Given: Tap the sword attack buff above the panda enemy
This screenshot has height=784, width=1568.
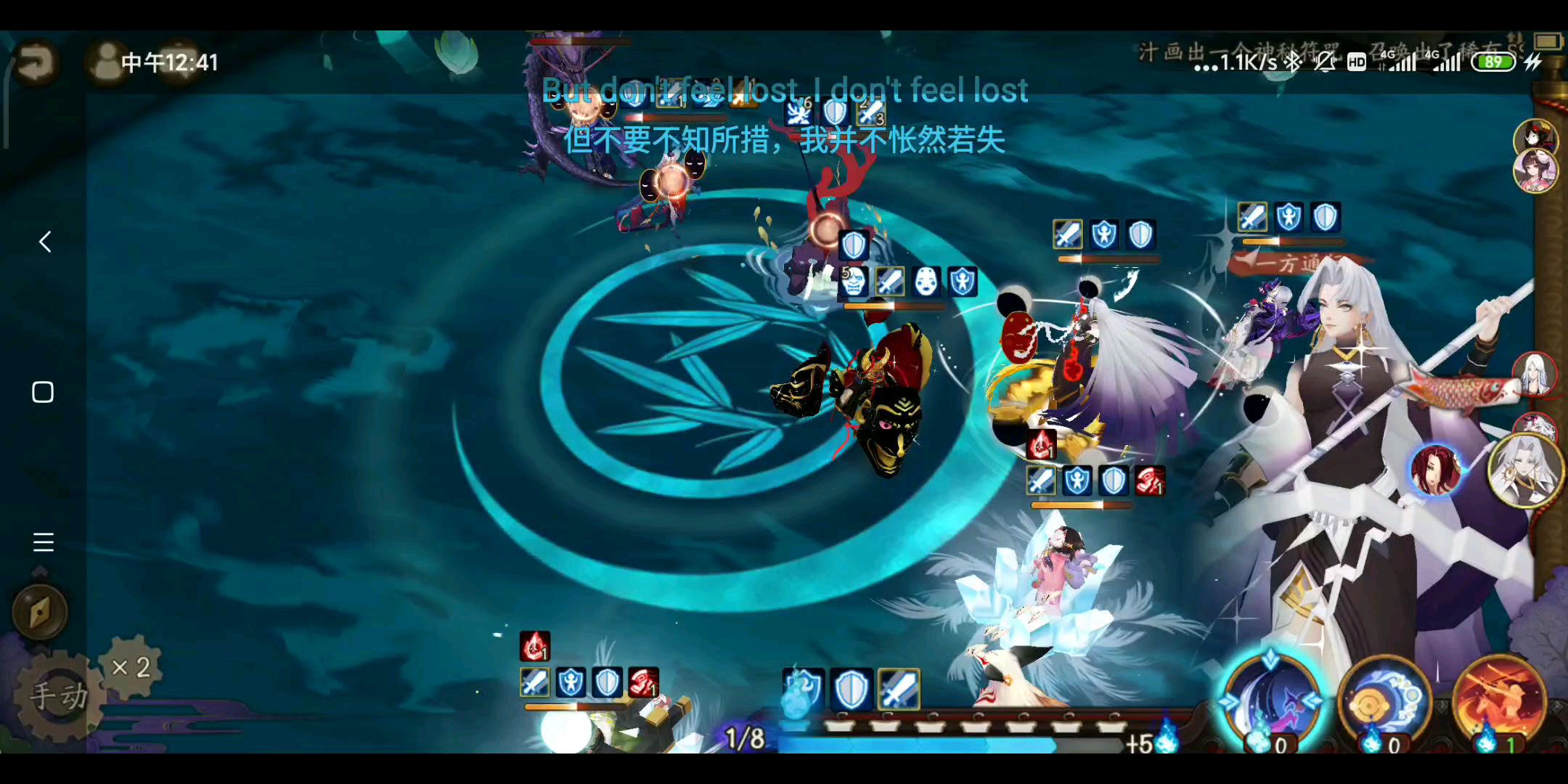Looking at the screenshot, I should pyautogui.click(x=1067, y=234).
